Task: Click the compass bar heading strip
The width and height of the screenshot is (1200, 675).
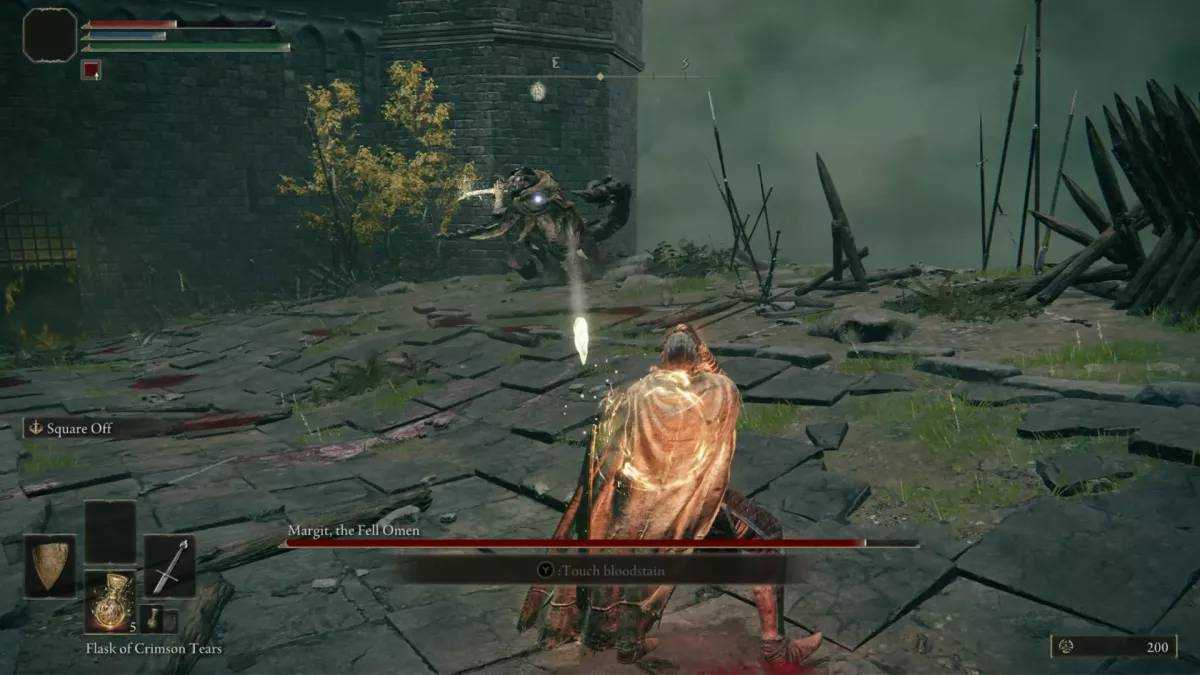Action: click(x=601, y=76)
